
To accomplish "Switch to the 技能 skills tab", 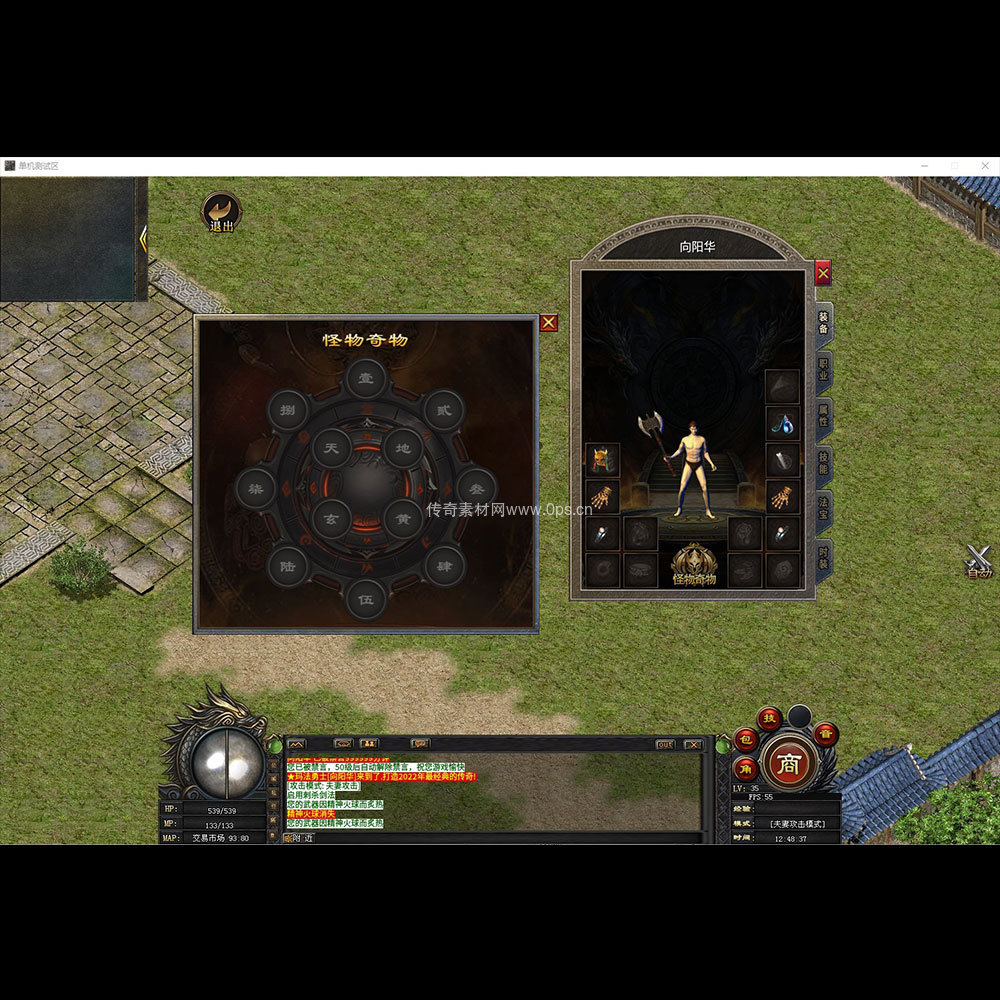I will (823, 462).
